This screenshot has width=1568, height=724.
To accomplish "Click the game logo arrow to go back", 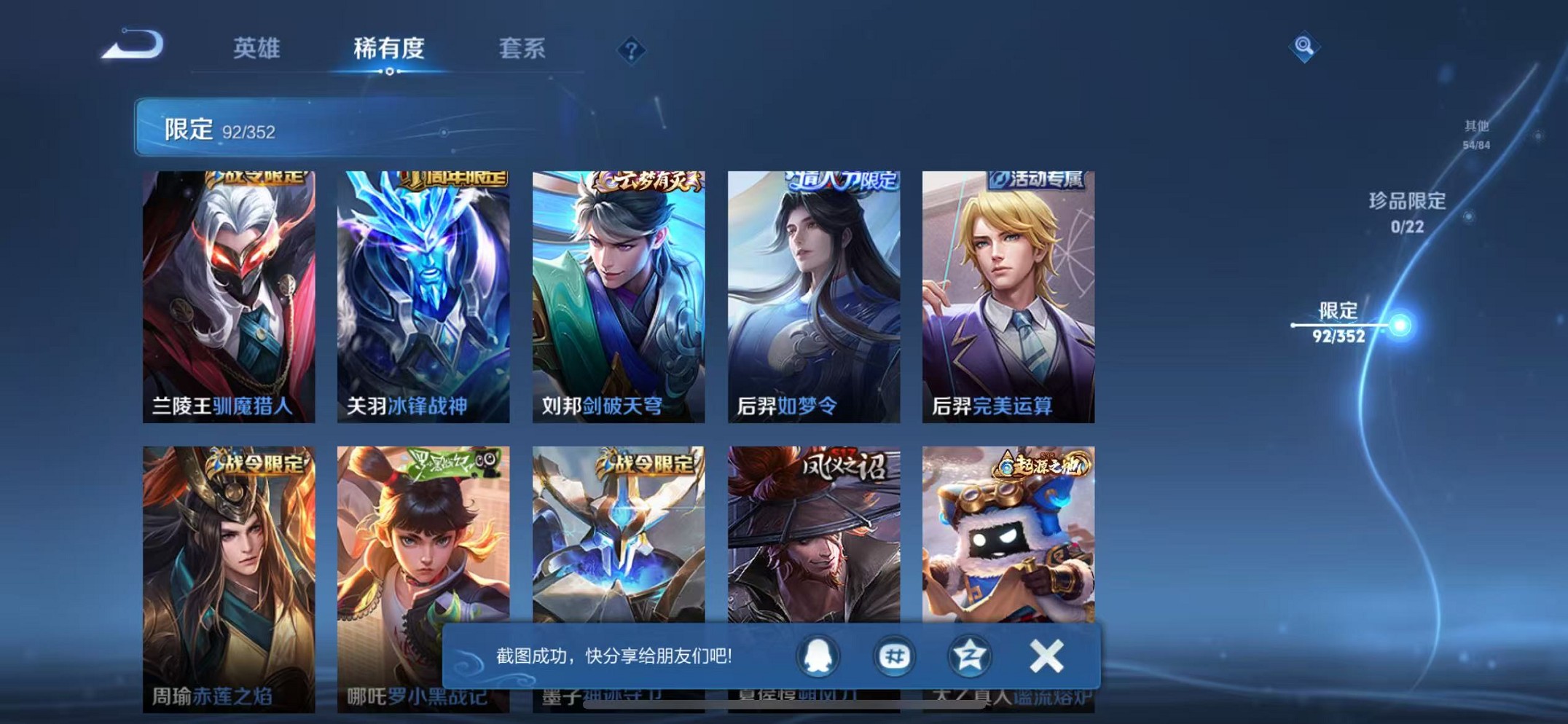I will click(133, 45).
